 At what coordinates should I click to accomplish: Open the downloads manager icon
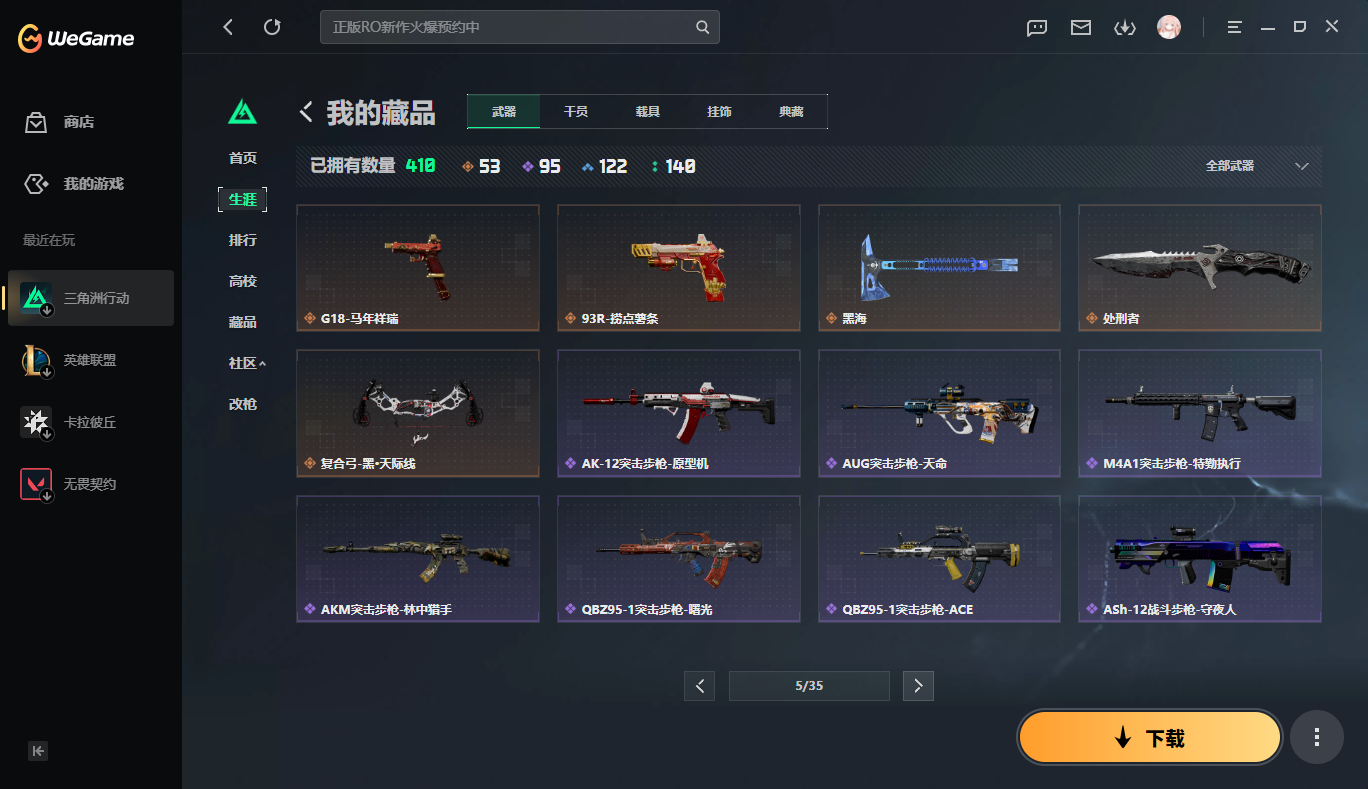[x=1124, y=28]
